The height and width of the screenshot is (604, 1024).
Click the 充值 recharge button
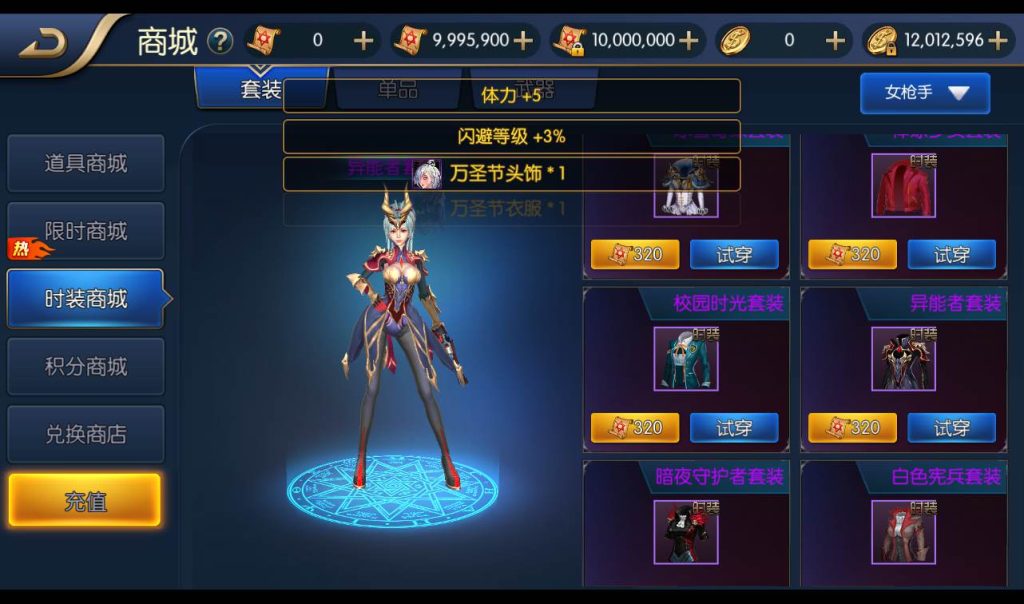(85, 500)
